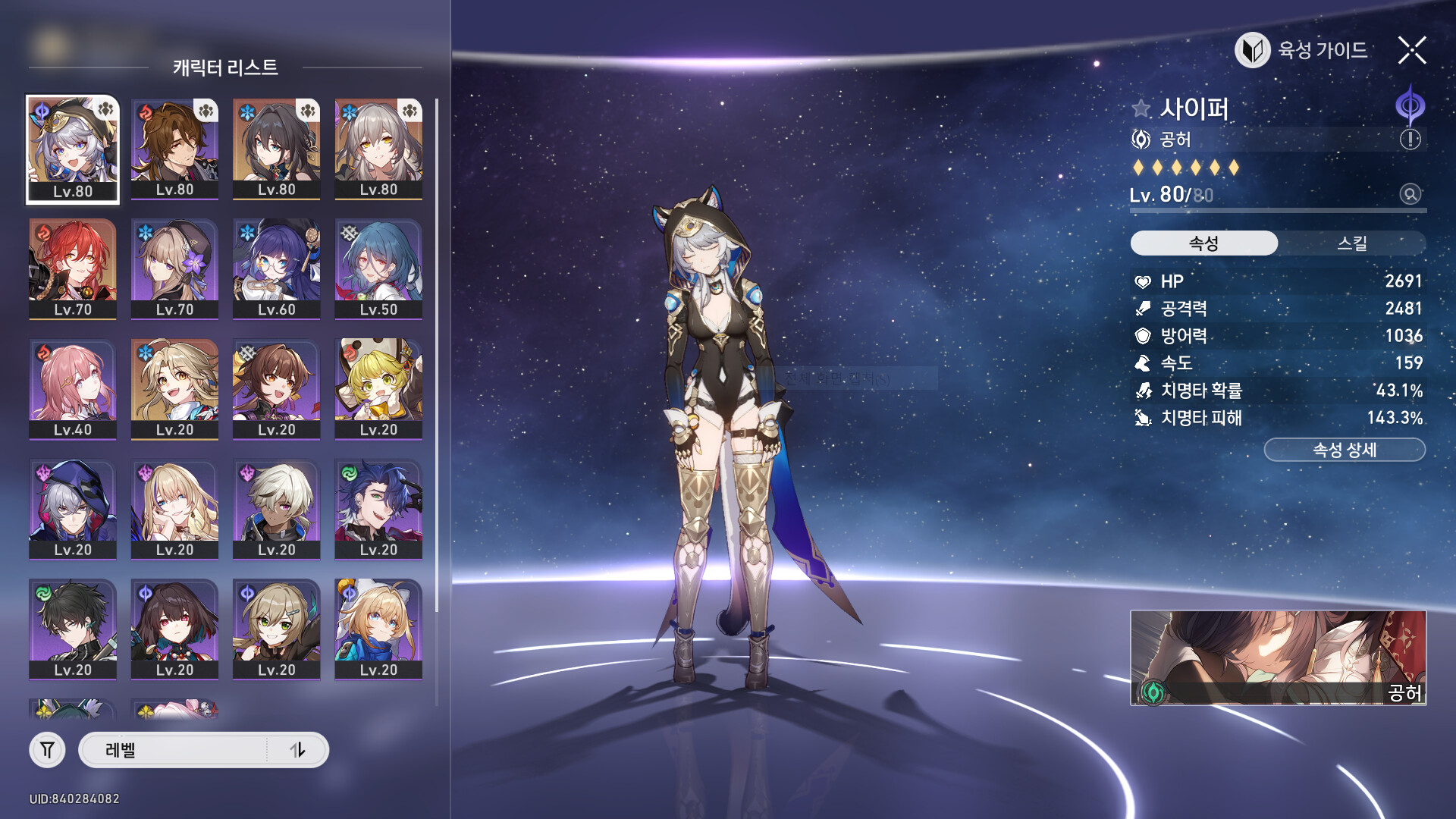Pick the blue-scarf blonde Lv.20 character
The width and height of the screenshot is (1456, 819).
(378, 629)
